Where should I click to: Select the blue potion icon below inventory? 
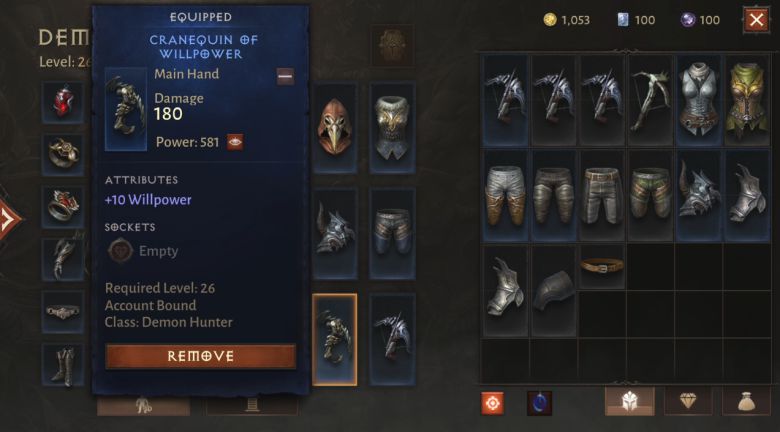coord(539,402)
